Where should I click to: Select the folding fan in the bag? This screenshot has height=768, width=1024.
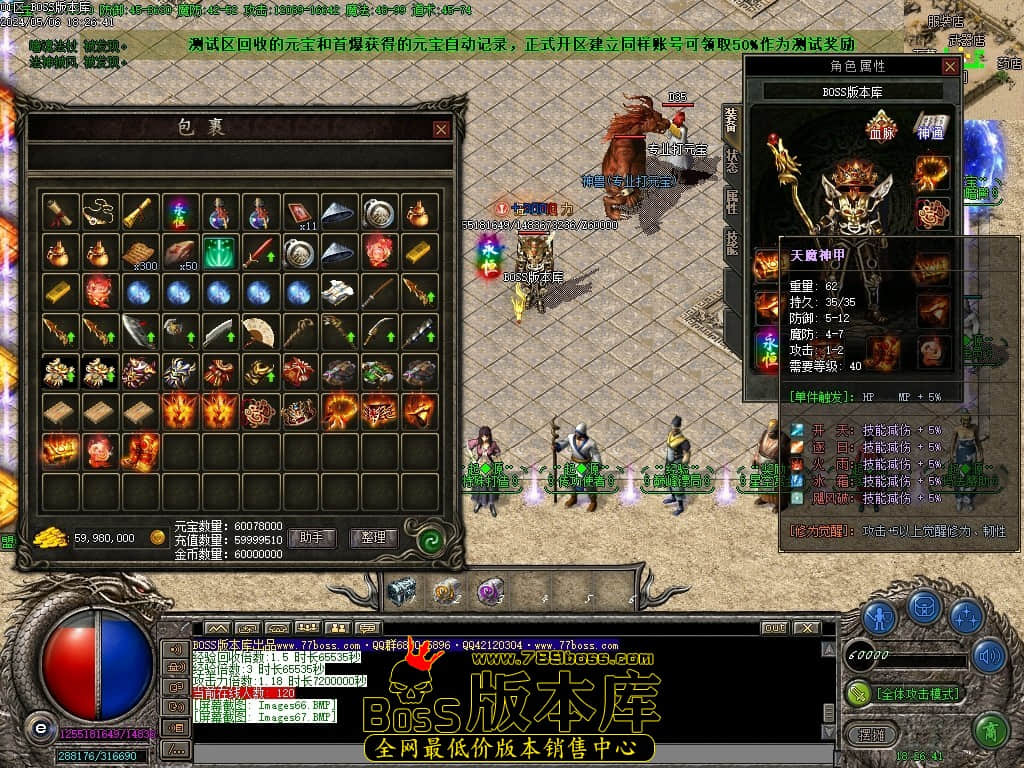click(259, 332)
